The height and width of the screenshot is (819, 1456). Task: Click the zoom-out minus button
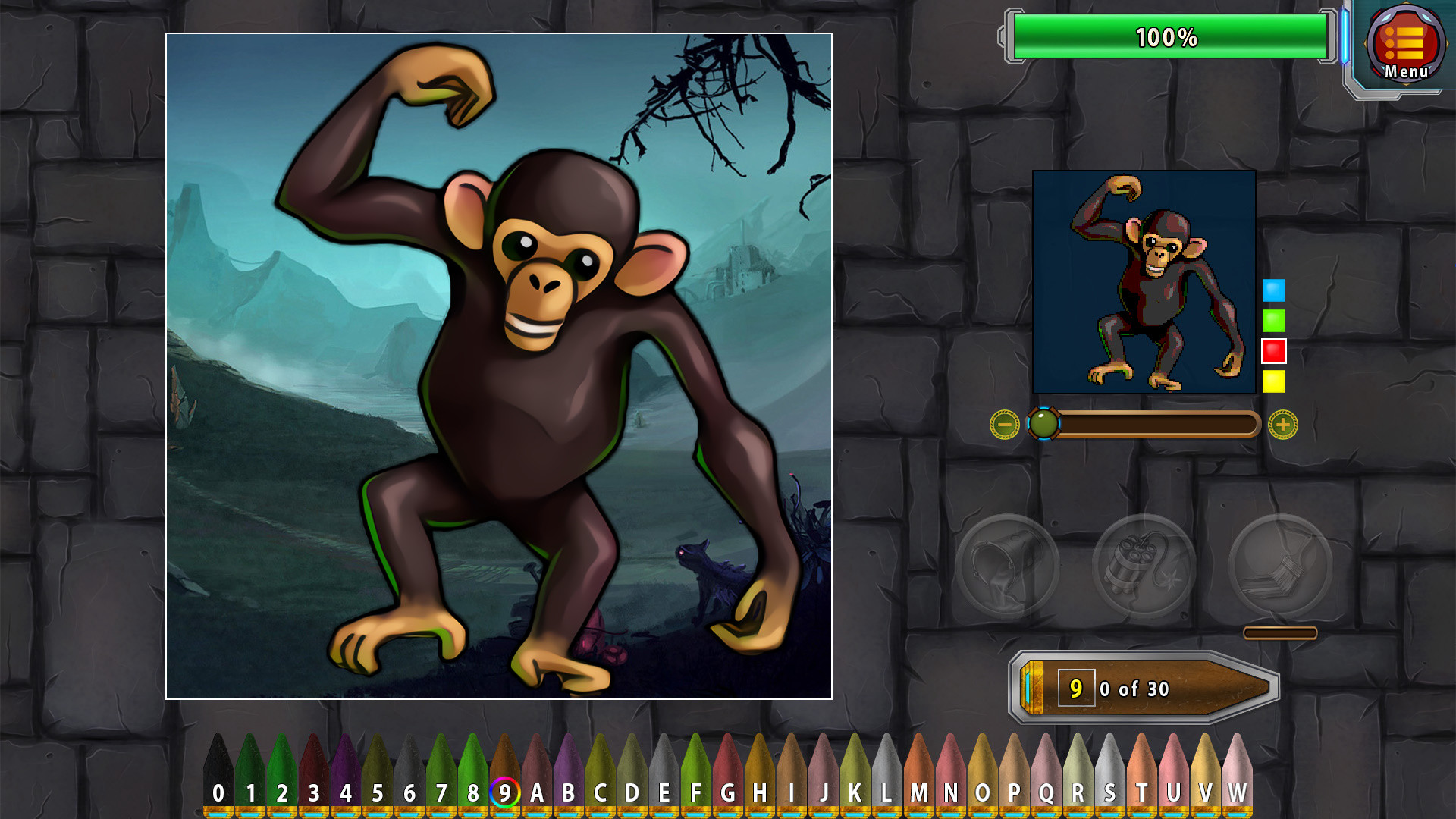tap(1003, 425)
